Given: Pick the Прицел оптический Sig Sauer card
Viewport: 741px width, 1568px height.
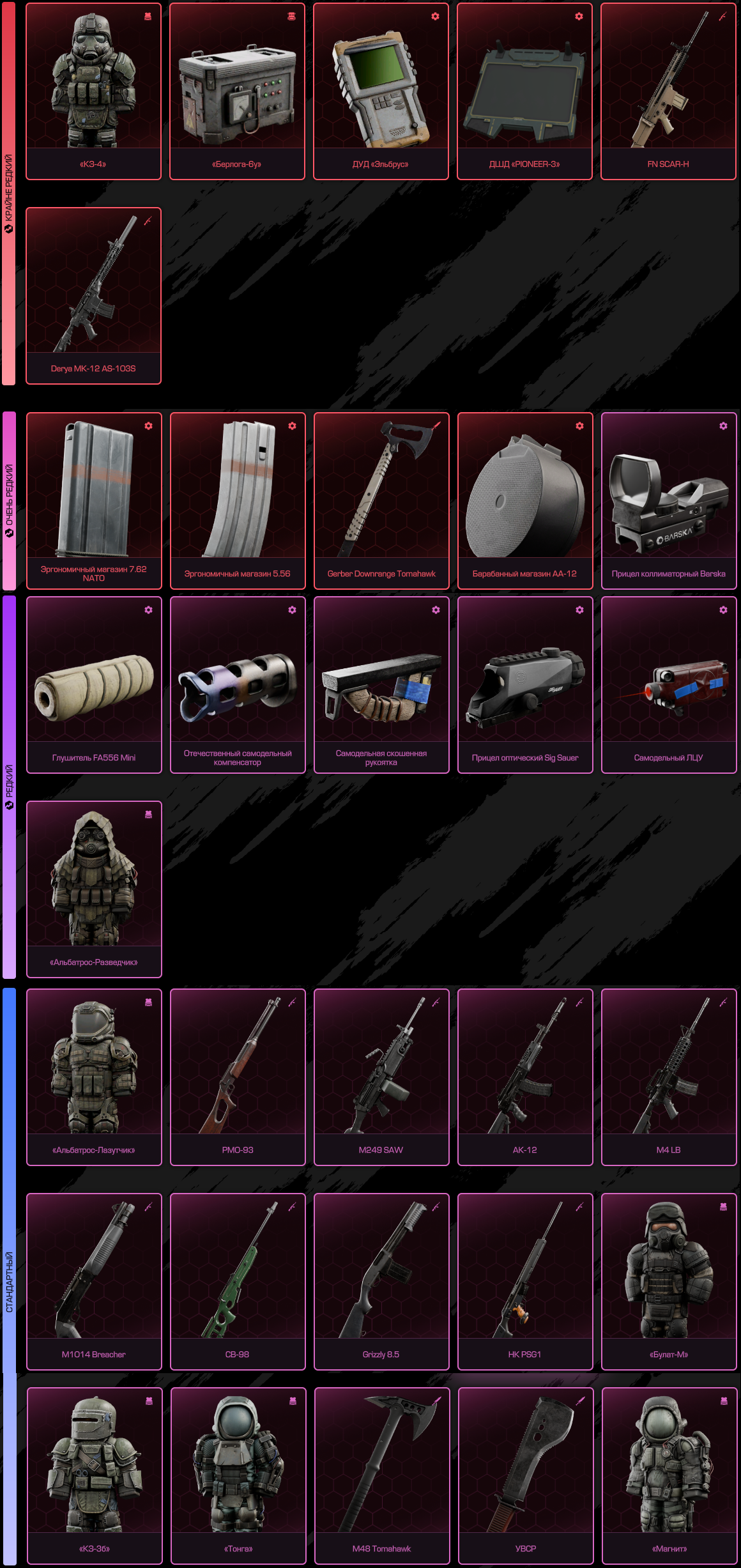Looking at the screenshot, I should [525, 684].
